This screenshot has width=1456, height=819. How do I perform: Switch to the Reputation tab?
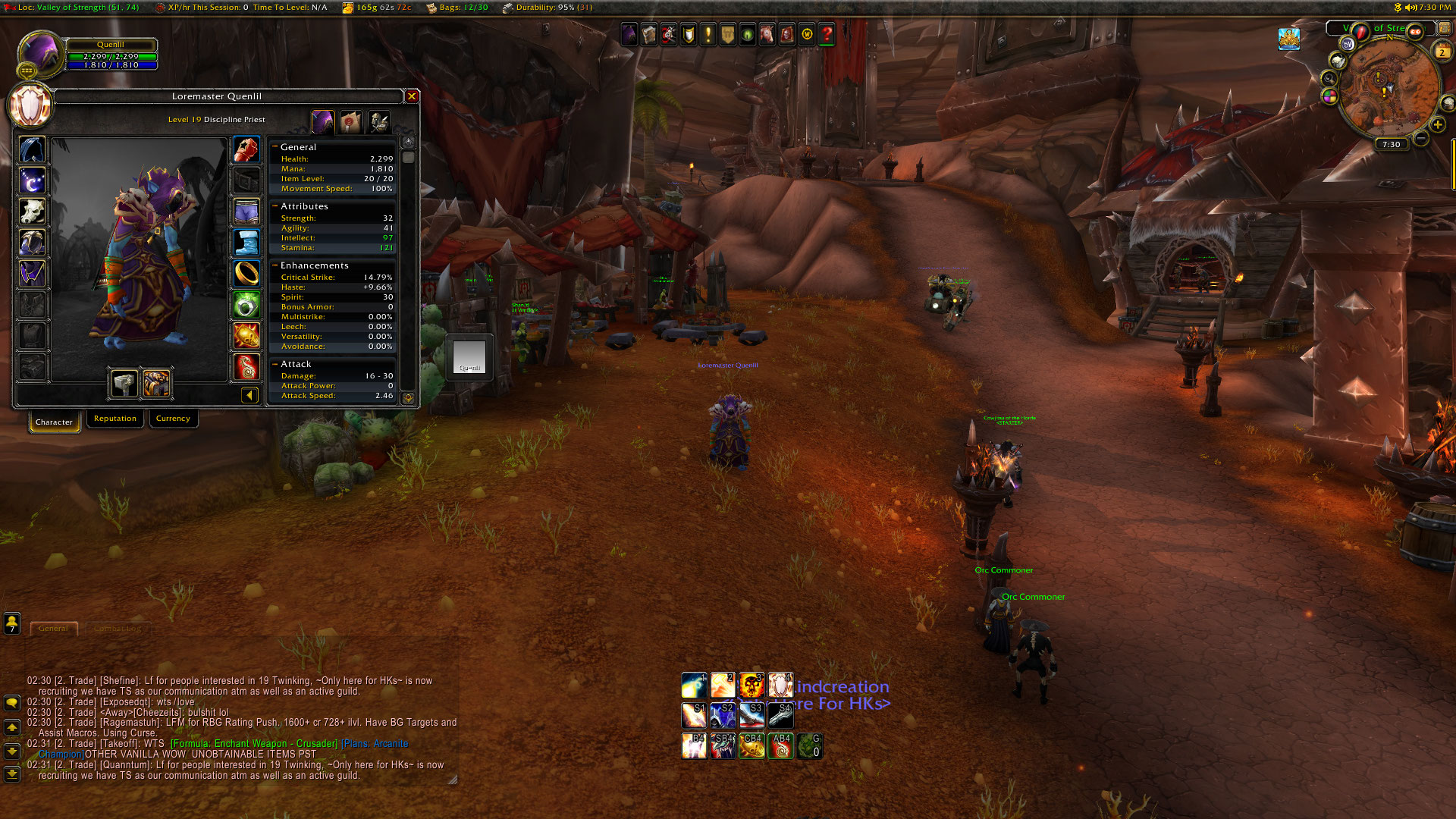click(115, 419)
